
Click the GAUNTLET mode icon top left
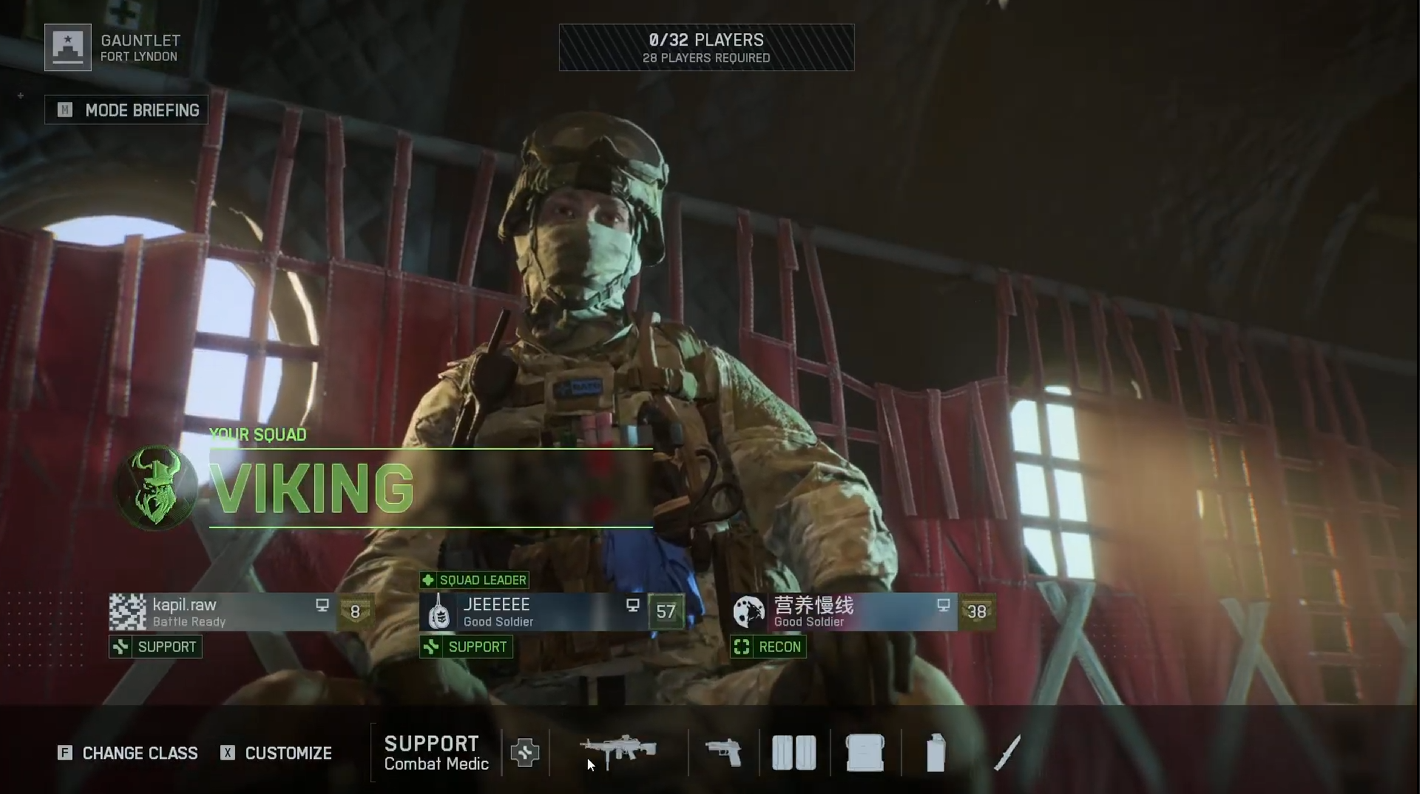click(67, 46)
